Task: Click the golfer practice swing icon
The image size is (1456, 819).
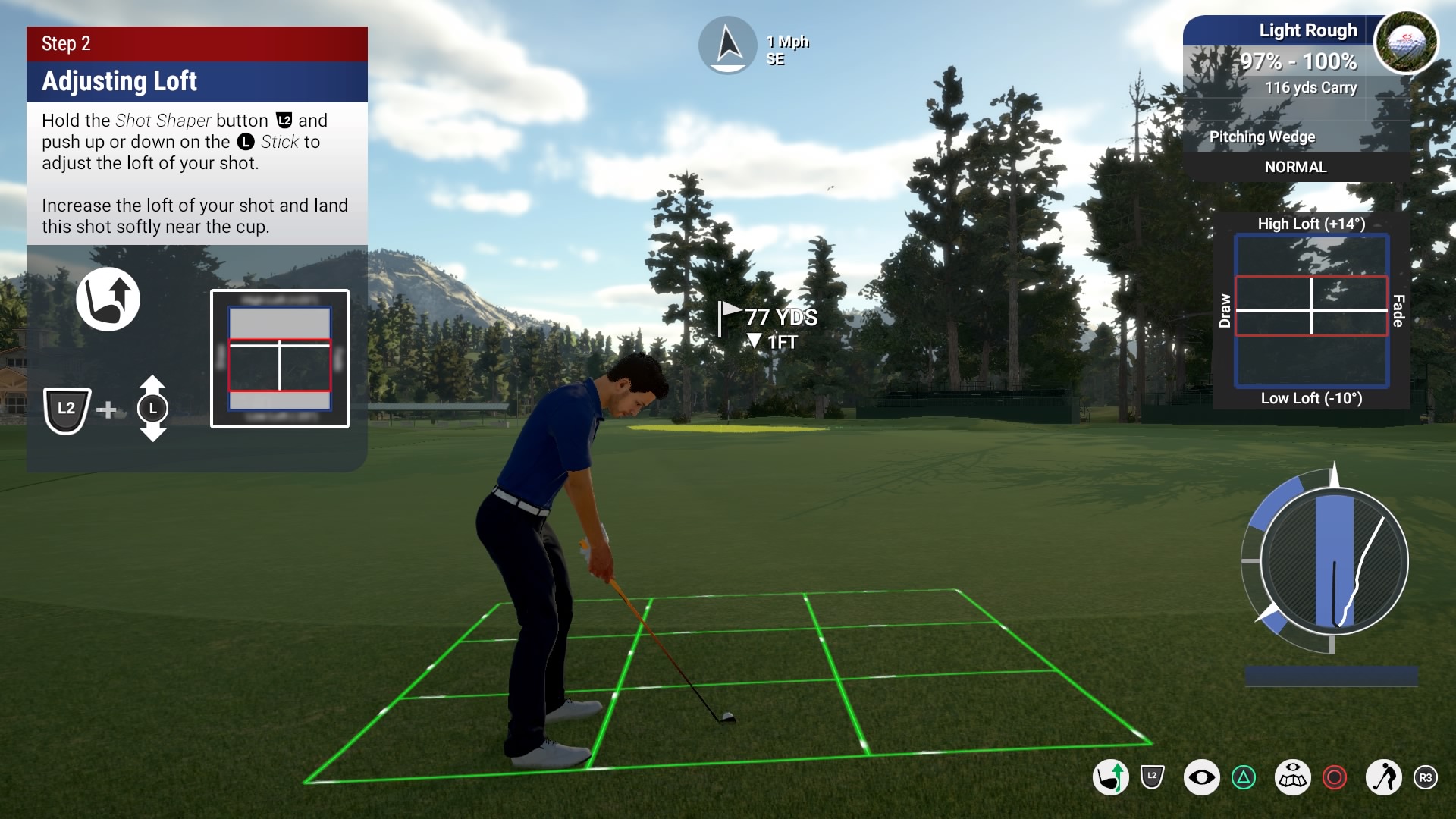Action: pos(1384,778)
